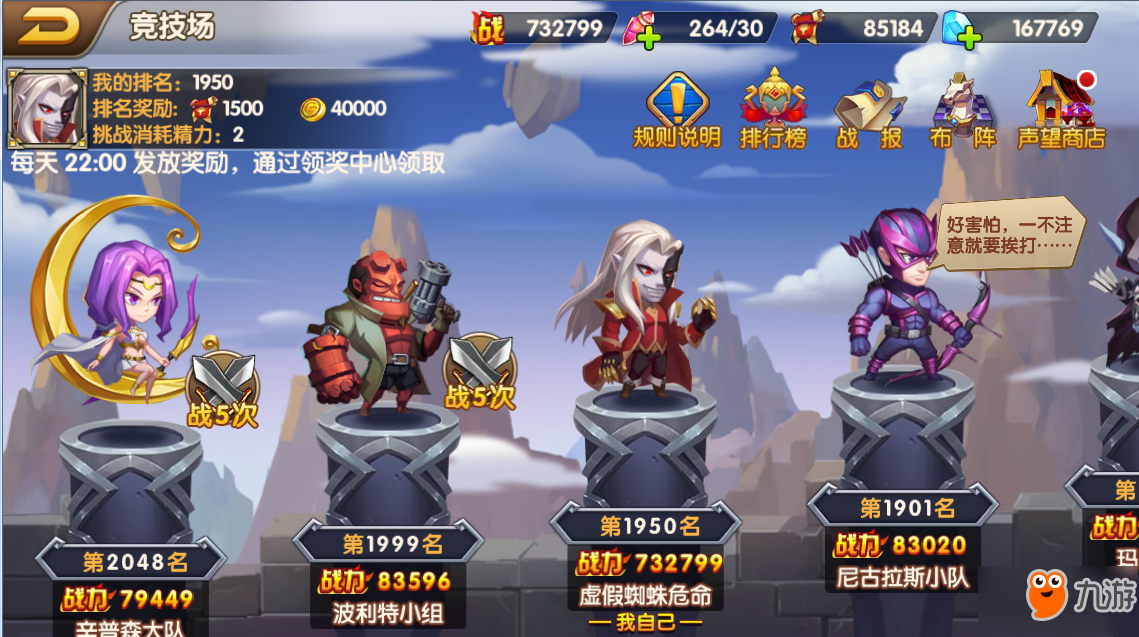1139x637 pixels.
Task: Open the 布阵 formation screen
Action: (962, 110)
